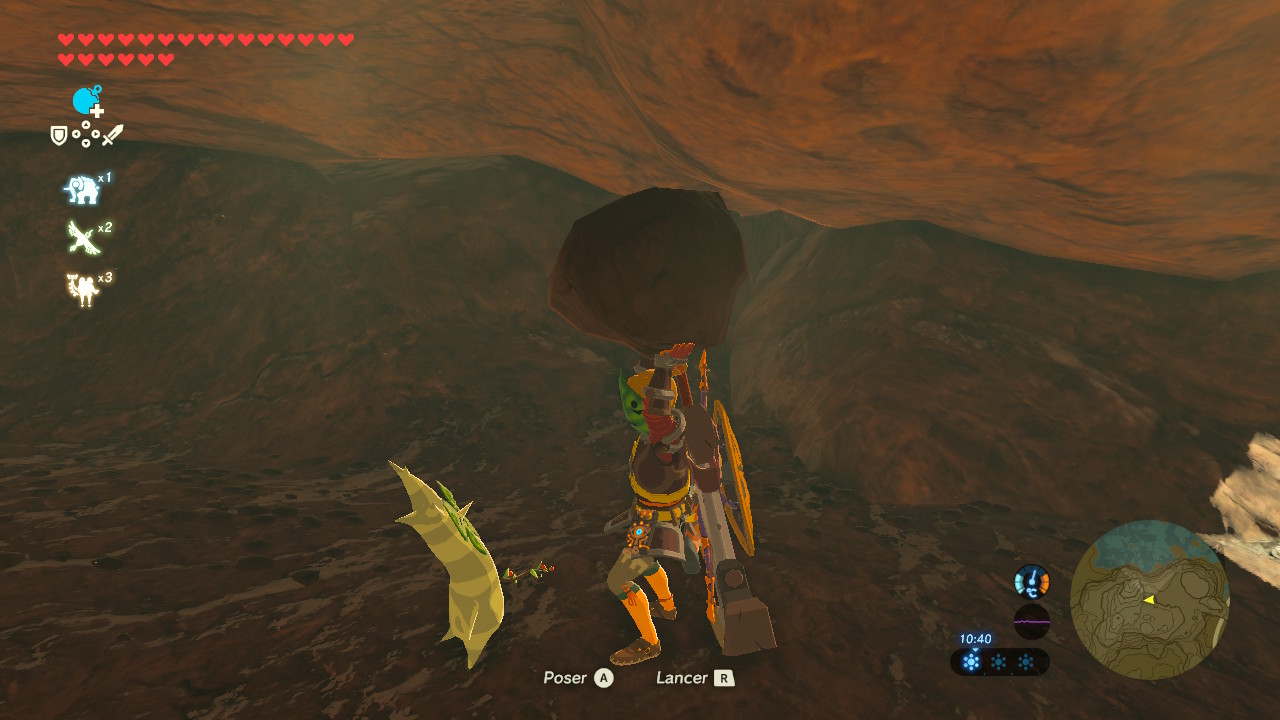
Task: Inspect the purple-line noise meter
Action: pyautogui.click(x=1031, y=621)
